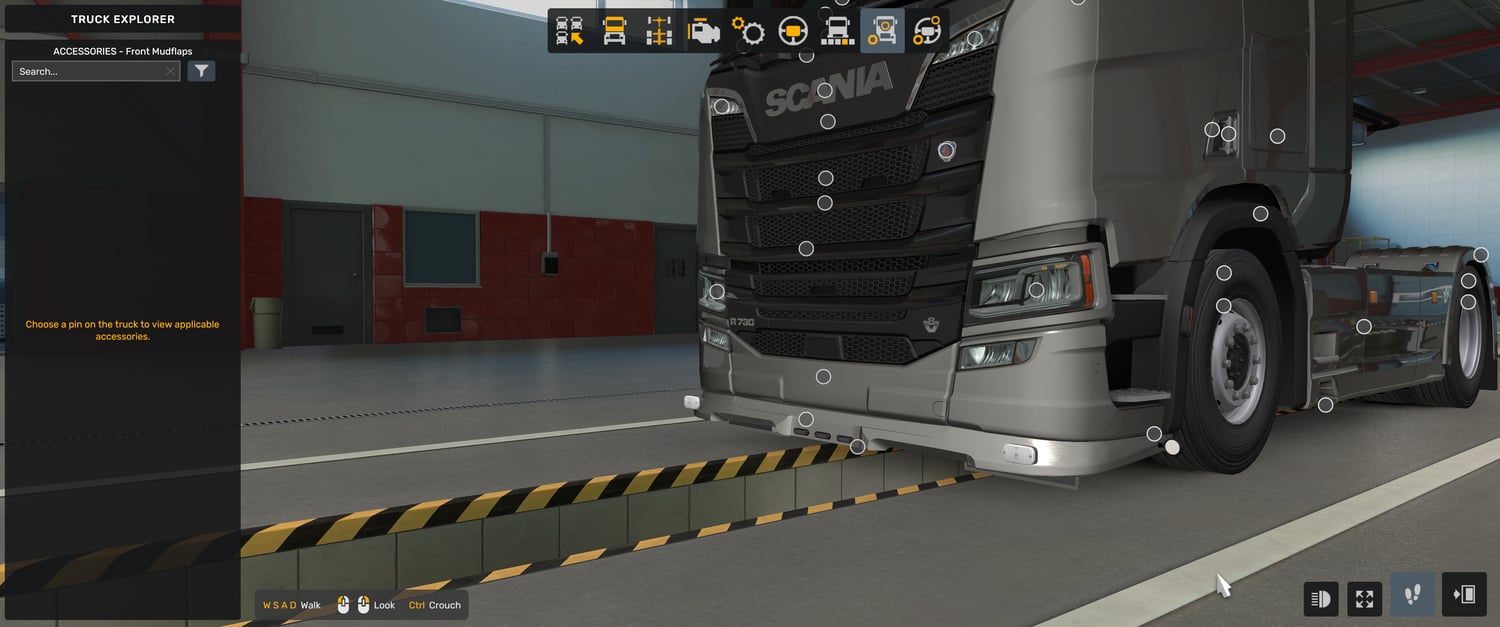This screenshot has height=627, width=1500.
Task: Select the cabin category icon
Action: (x=614, y=31)
